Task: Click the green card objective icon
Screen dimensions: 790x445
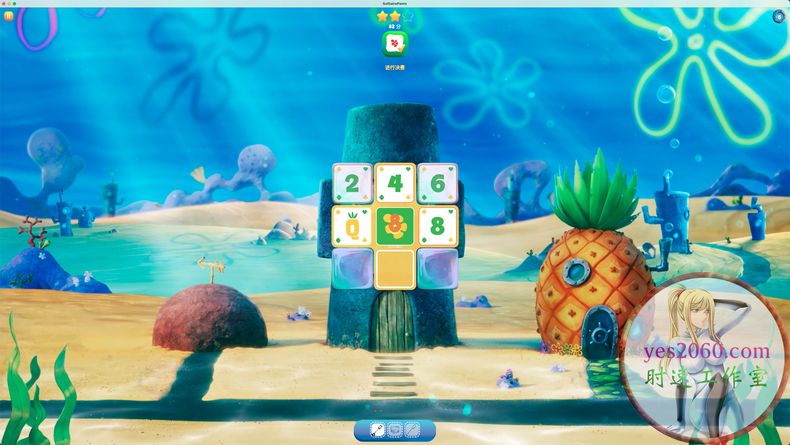Action: [395, 45]
